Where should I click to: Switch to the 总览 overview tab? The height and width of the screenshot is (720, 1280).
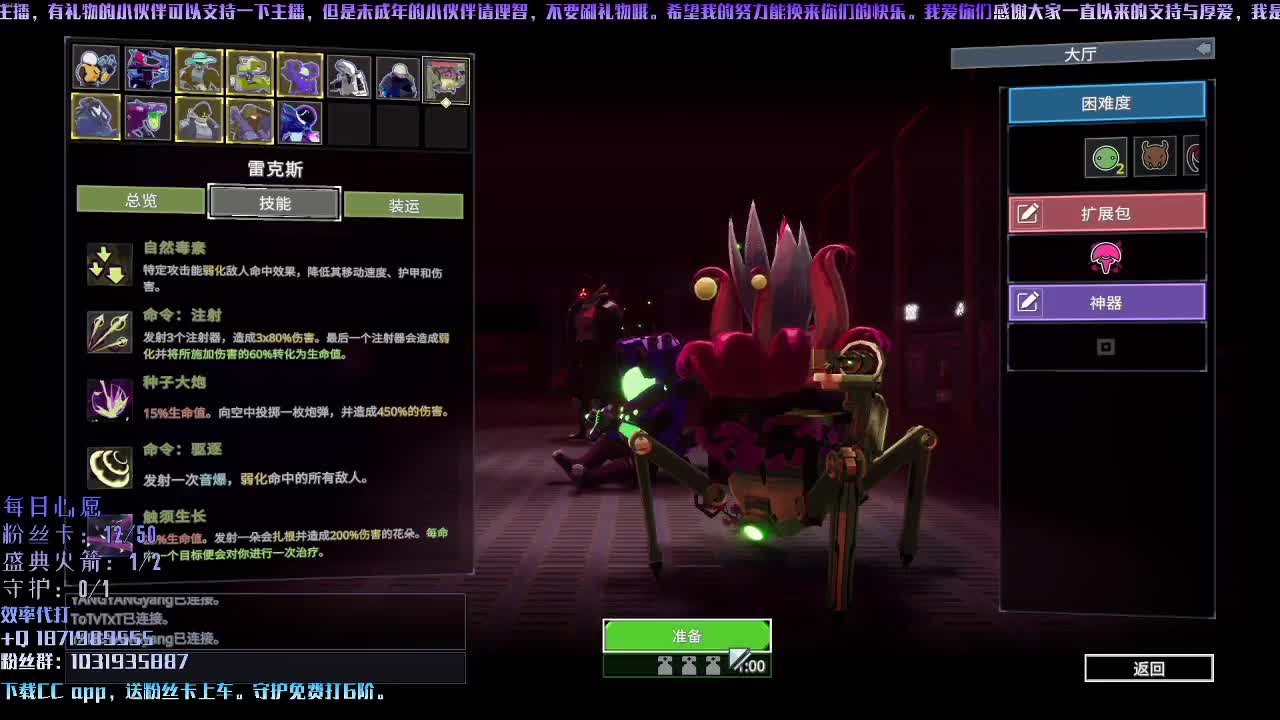141,200
